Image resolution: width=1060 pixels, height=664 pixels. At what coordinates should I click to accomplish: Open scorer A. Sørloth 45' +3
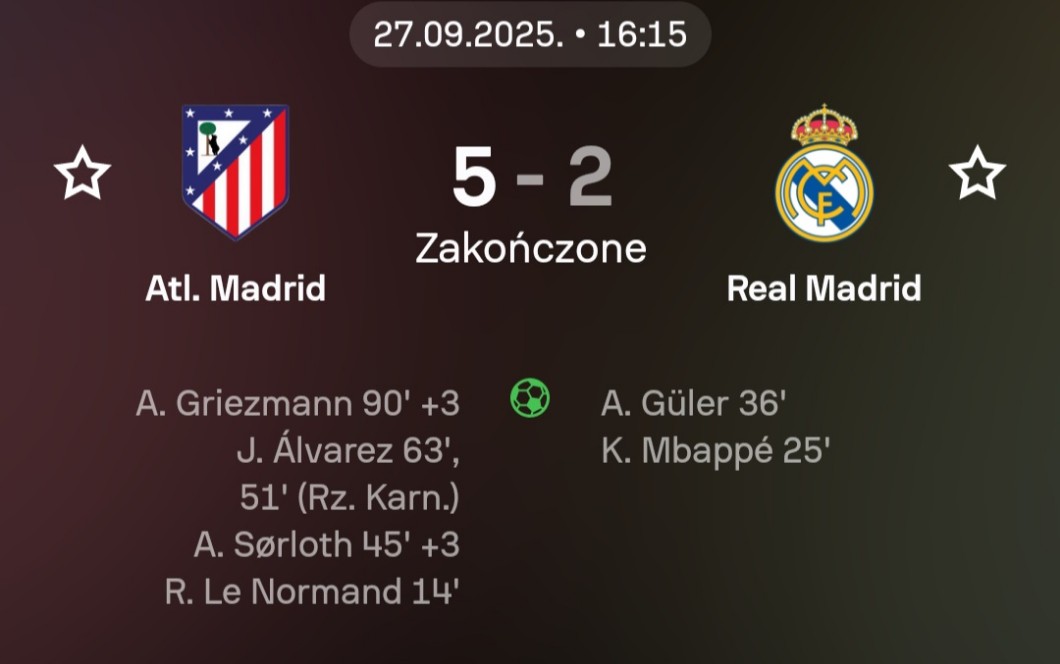click(x=326, y=544)
